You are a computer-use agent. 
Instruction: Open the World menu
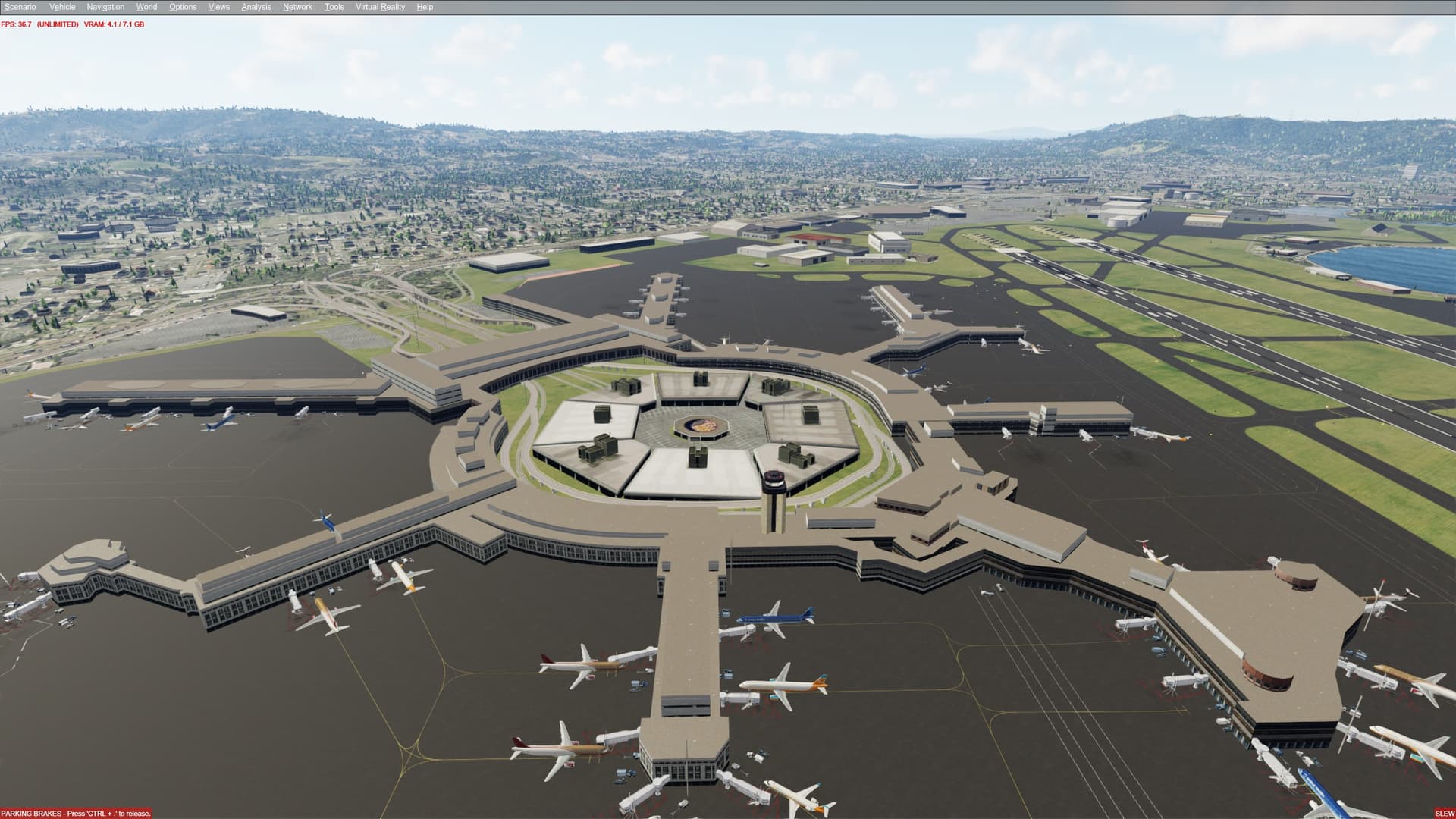point(146,6)
